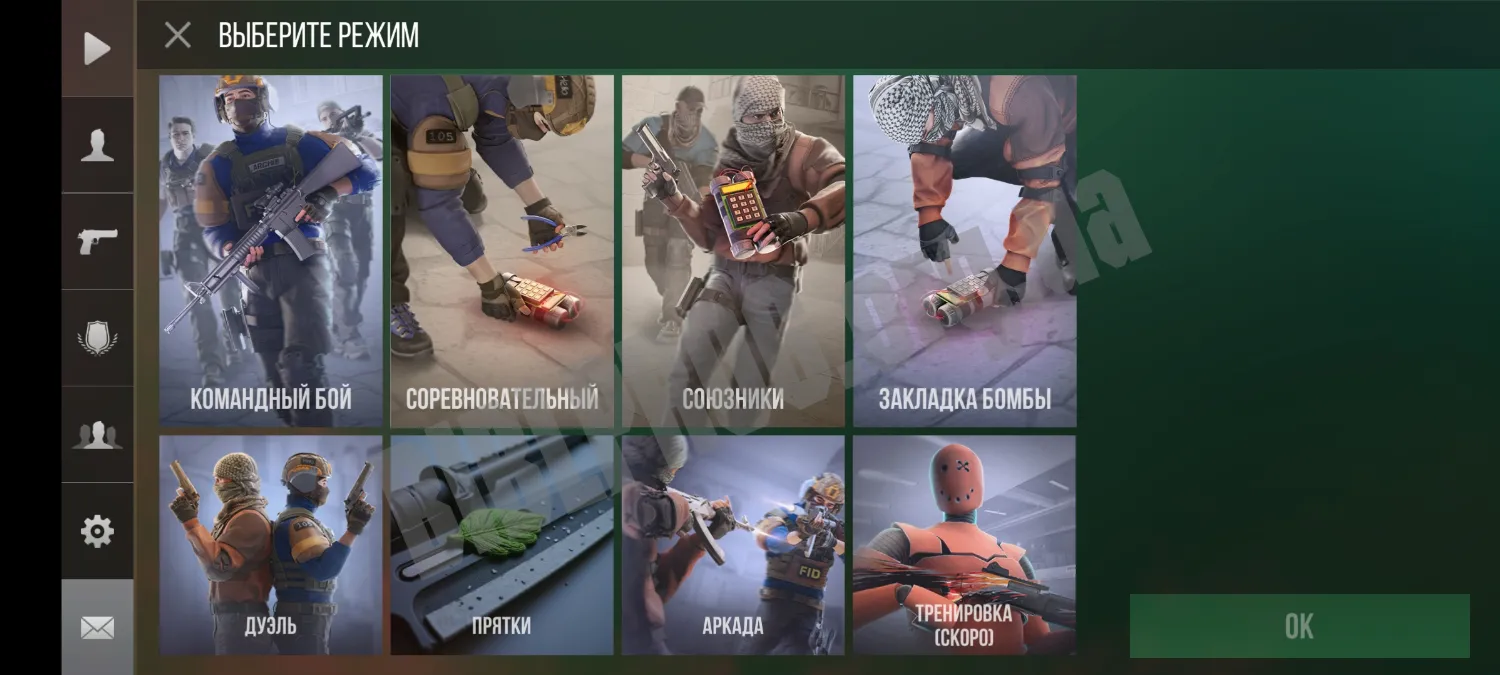Open the envelope mail tab
Image resolution: width=1500 pixels, height=675 pixels.
click(x=97, y=627)
